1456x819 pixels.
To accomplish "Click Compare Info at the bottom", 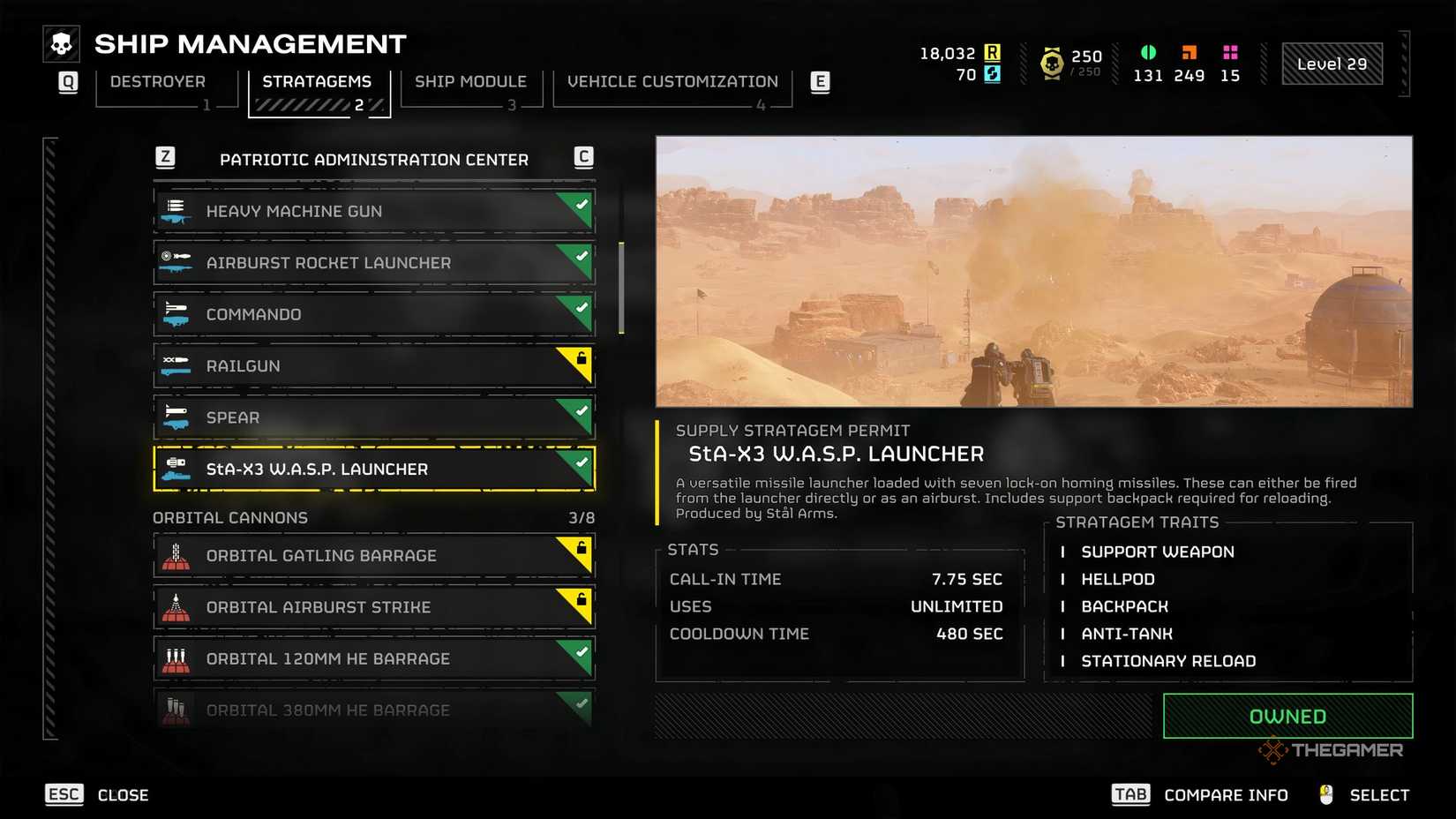I will click(x=1226, y=794).
